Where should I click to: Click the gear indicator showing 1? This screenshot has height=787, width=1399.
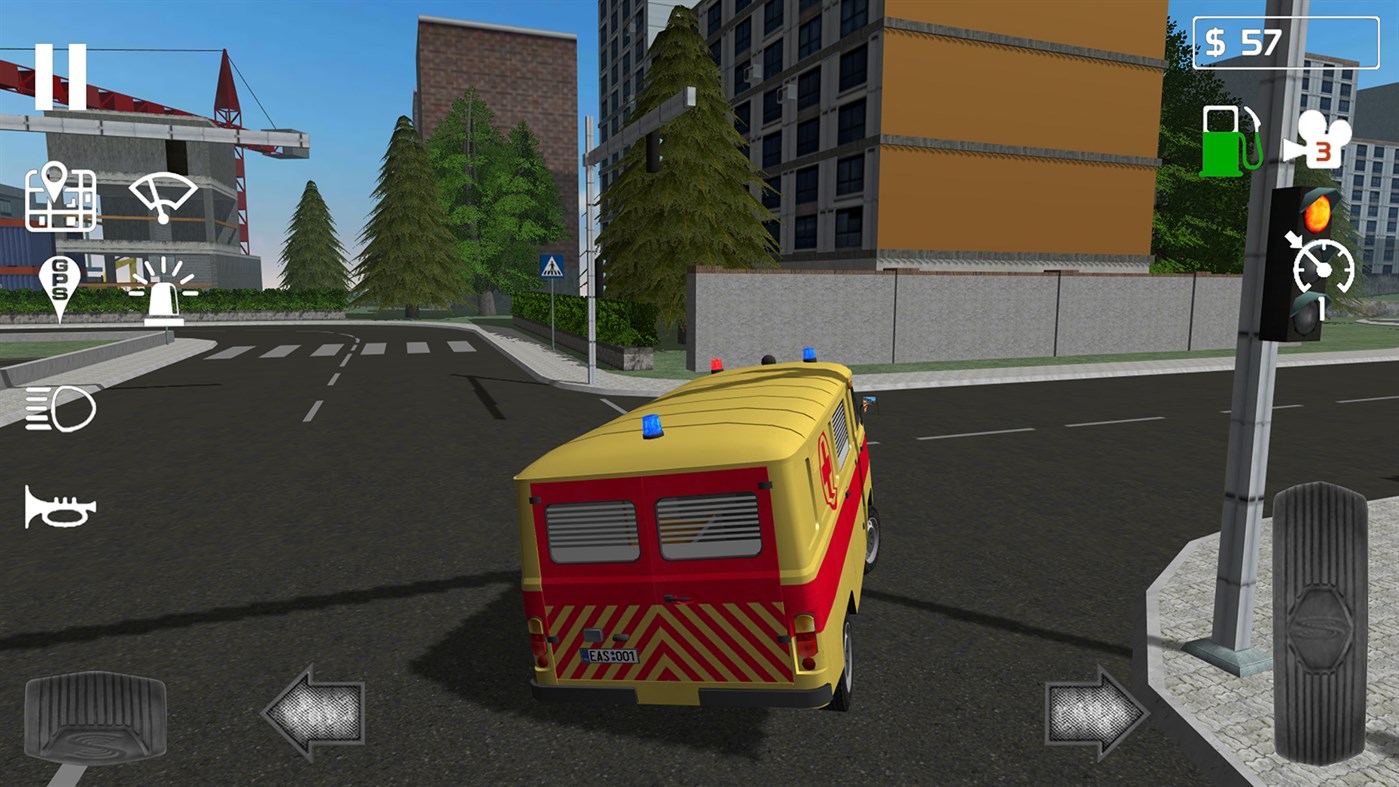pyautogui.click(x=1320, y=310)
